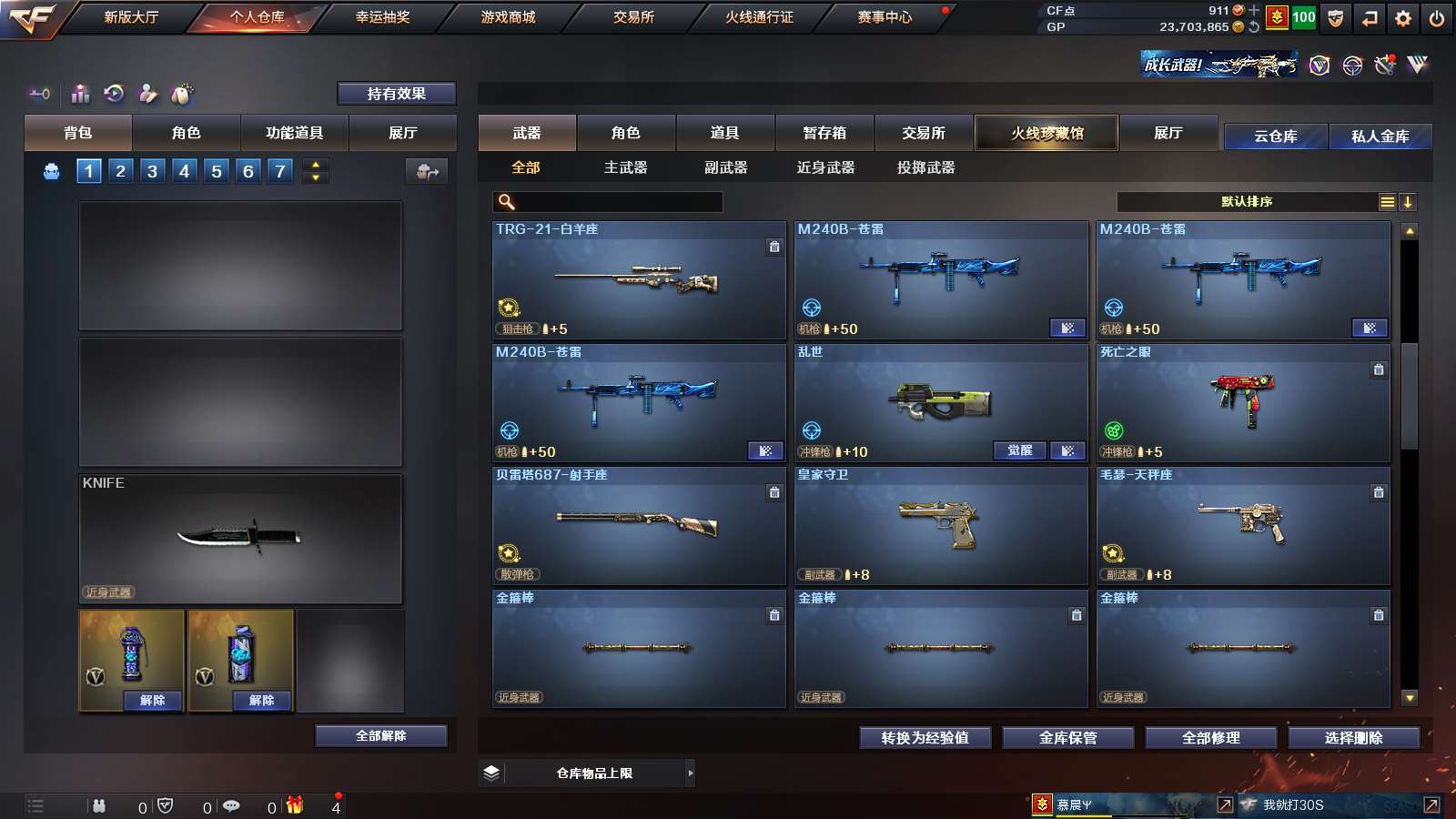Open the gear settings icon
The image size is (1456, 819).
click(x=1403, y=18)
